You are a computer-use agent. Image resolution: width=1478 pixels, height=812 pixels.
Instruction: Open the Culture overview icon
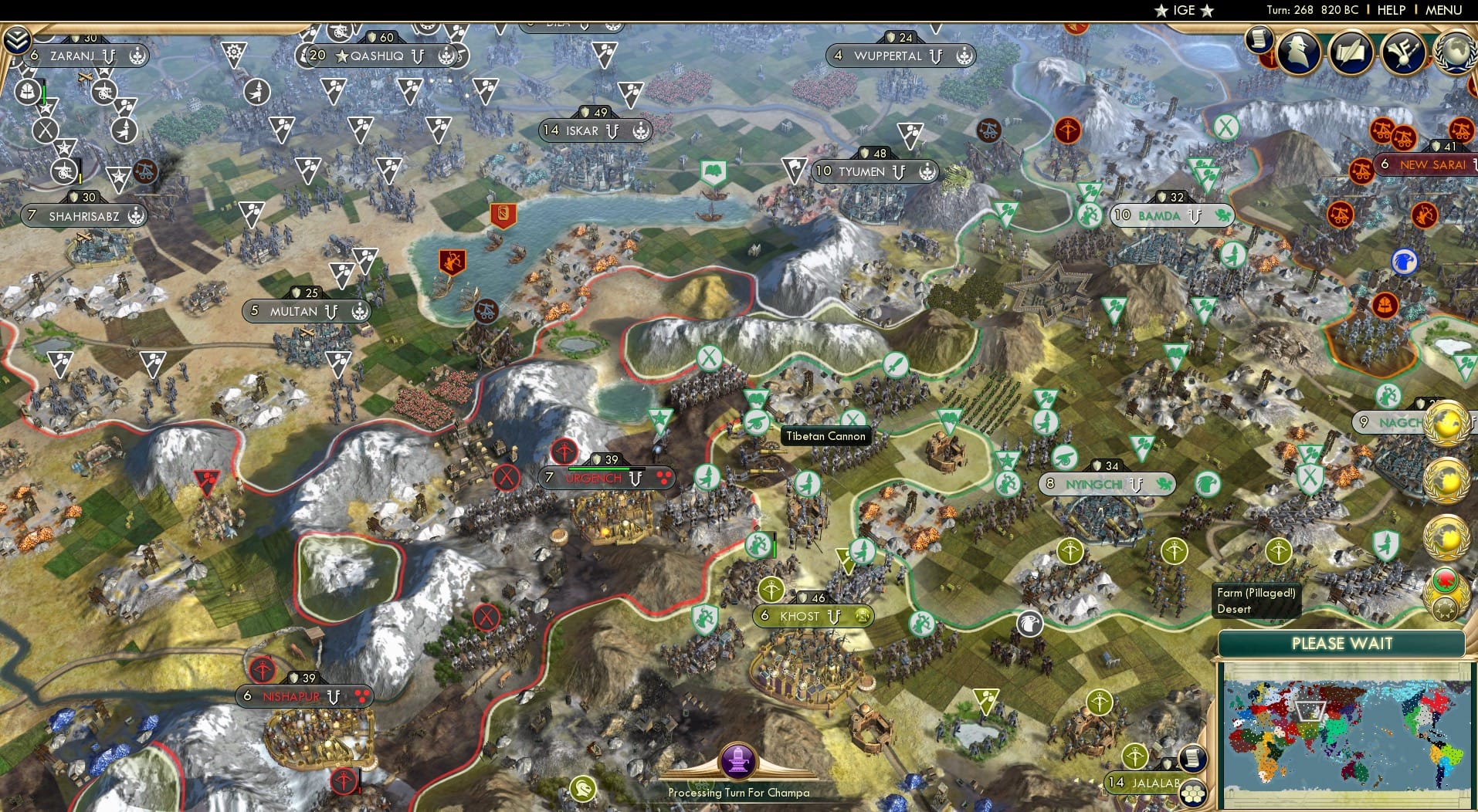[x=1402, y=52]
